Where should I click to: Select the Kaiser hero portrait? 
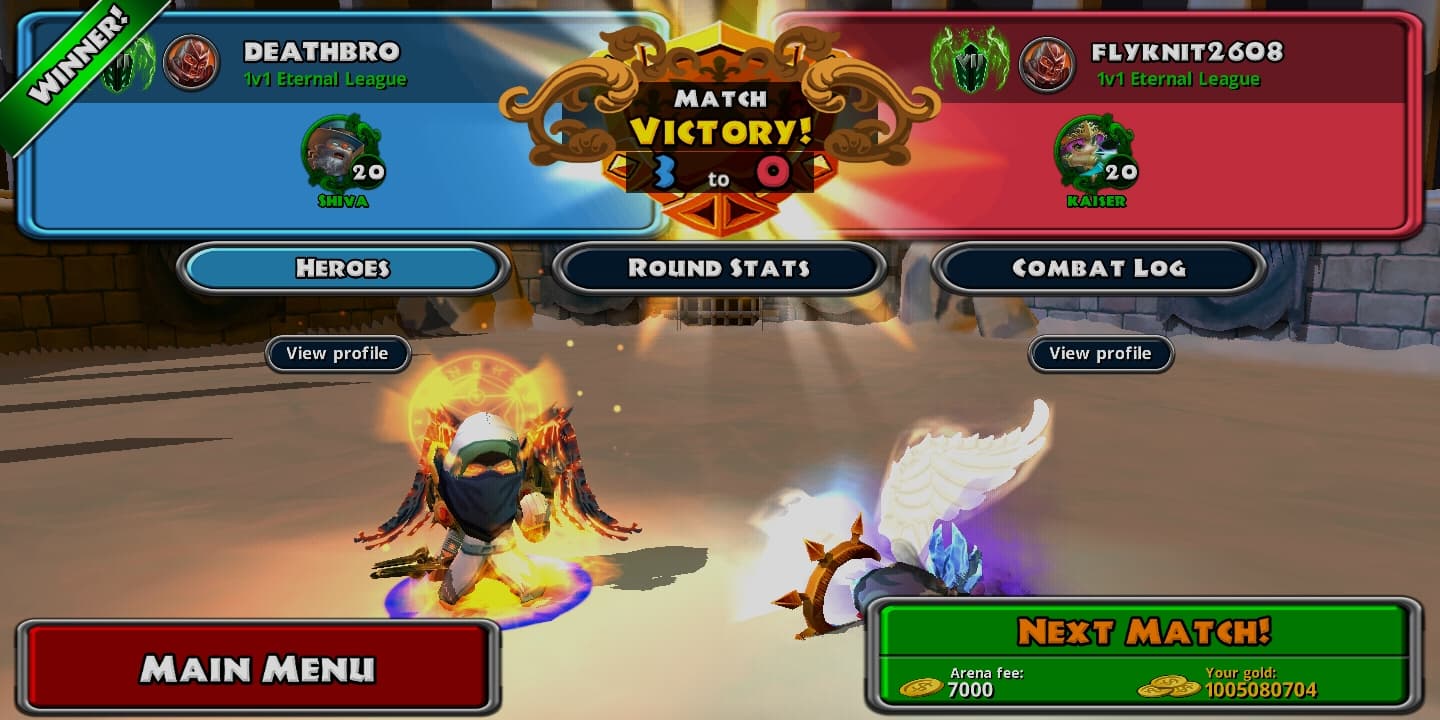click(1086, 151)
